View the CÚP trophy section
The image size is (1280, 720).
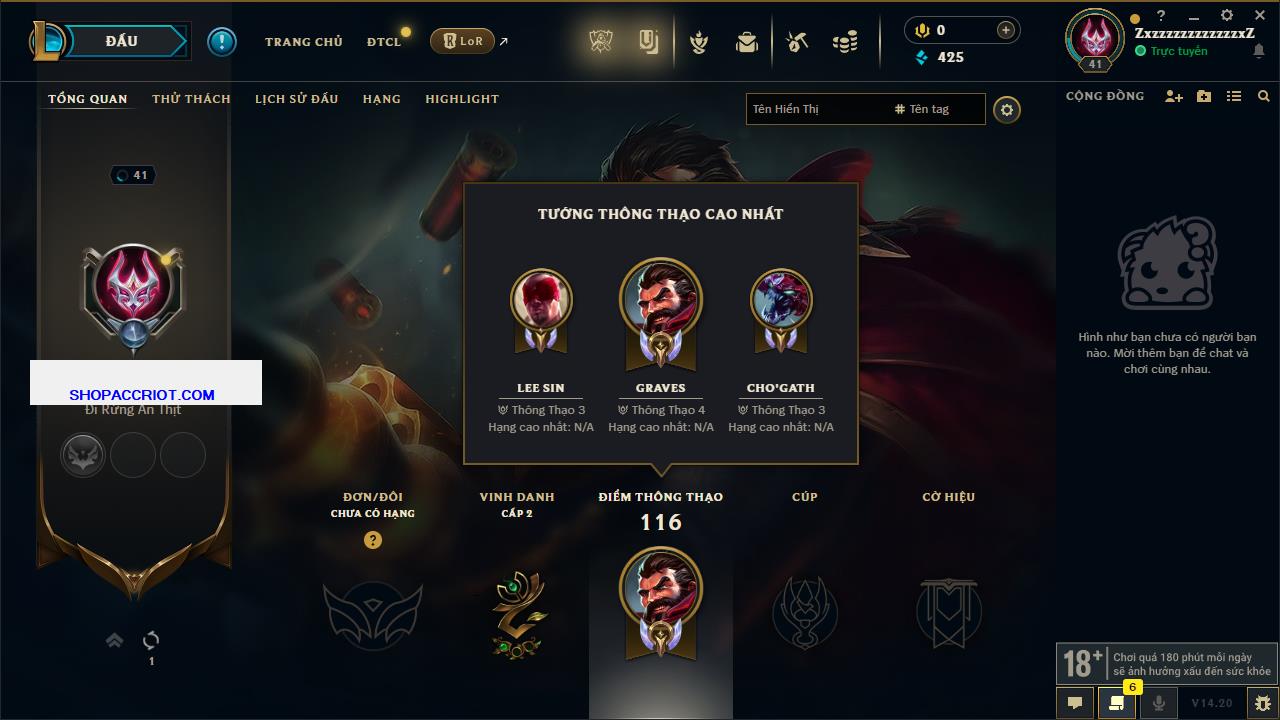(805, 612)
